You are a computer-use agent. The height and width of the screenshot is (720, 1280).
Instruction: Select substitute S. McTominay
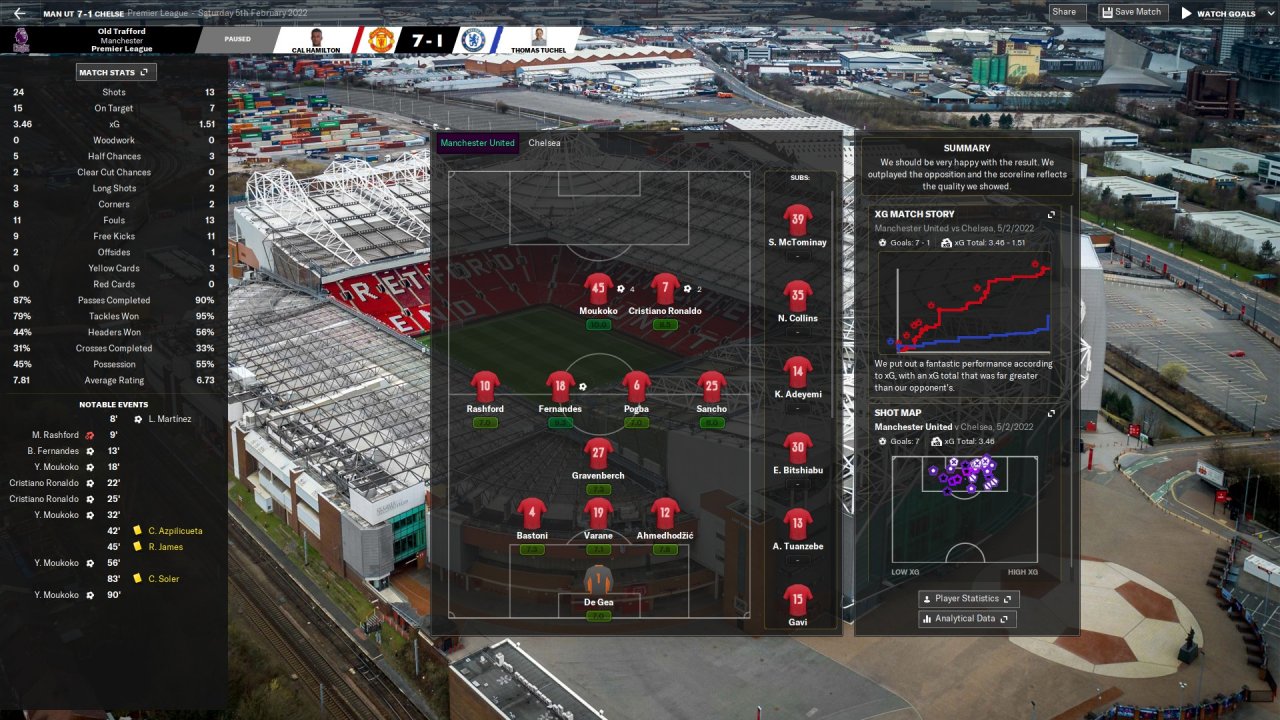tap(797, 221)
